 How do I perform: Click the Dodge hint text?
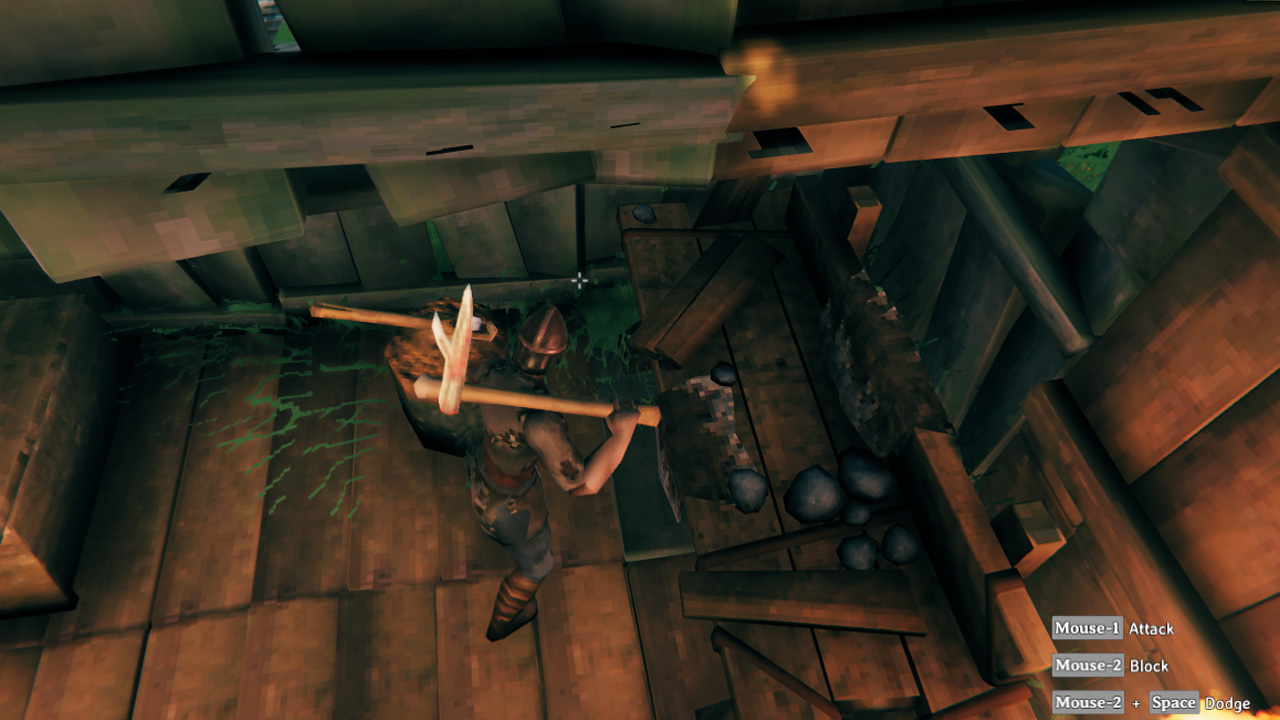pos(1227,703)
